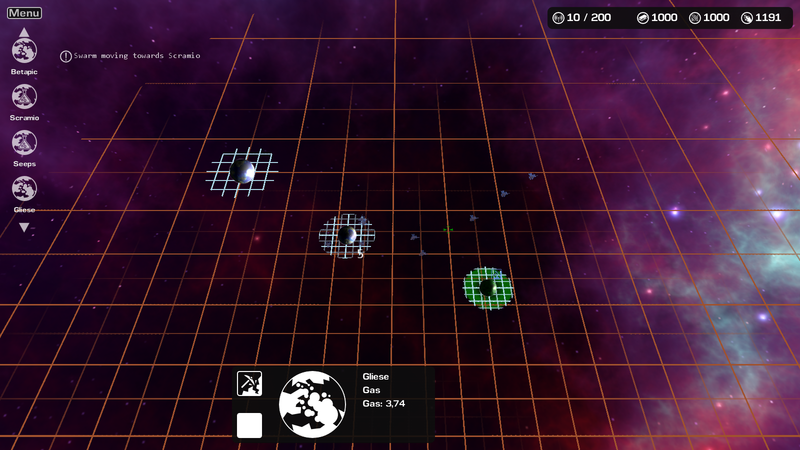Choose the Seeps planet icon
The height and width of the screenshot is (450, 800).
pyautogui.click(x=24, y=143)
